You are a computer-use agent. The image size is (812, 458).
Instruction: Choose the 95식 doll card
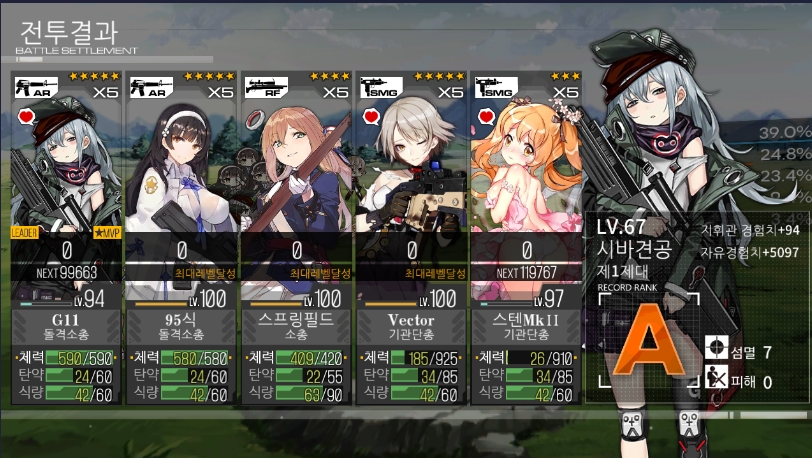pyautogui.click(x=182, y=237)
